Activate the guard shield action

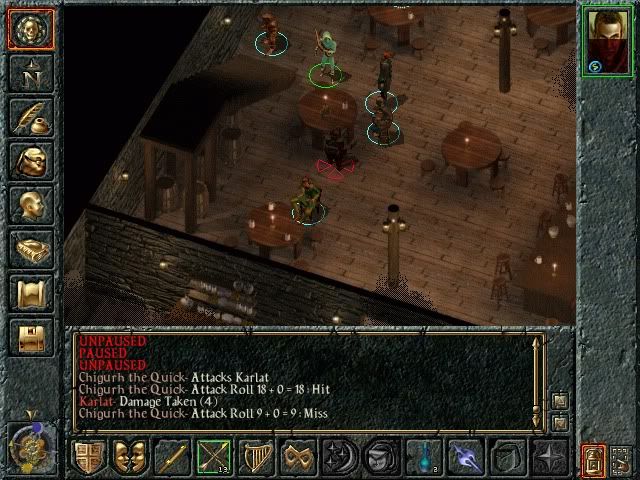[88, 458]
